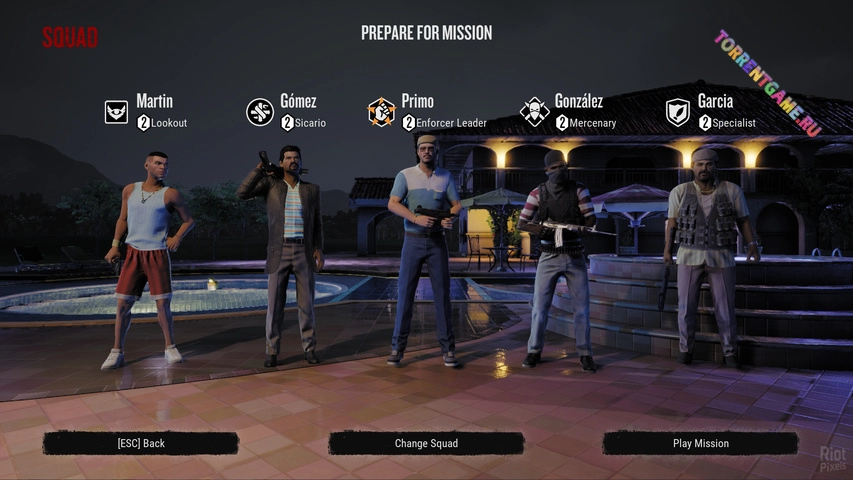Click Primo's Enforcer Leader class icon
The image size is (853, 480).
point(382,112)
